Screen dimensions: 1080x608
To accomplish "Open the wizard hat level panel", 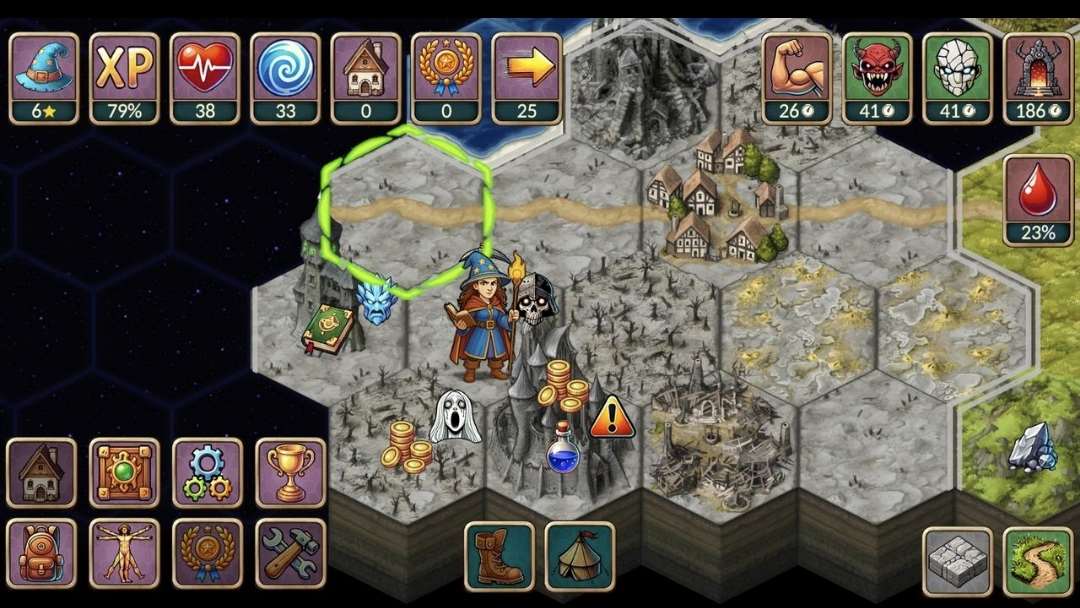I will (44, 77).
